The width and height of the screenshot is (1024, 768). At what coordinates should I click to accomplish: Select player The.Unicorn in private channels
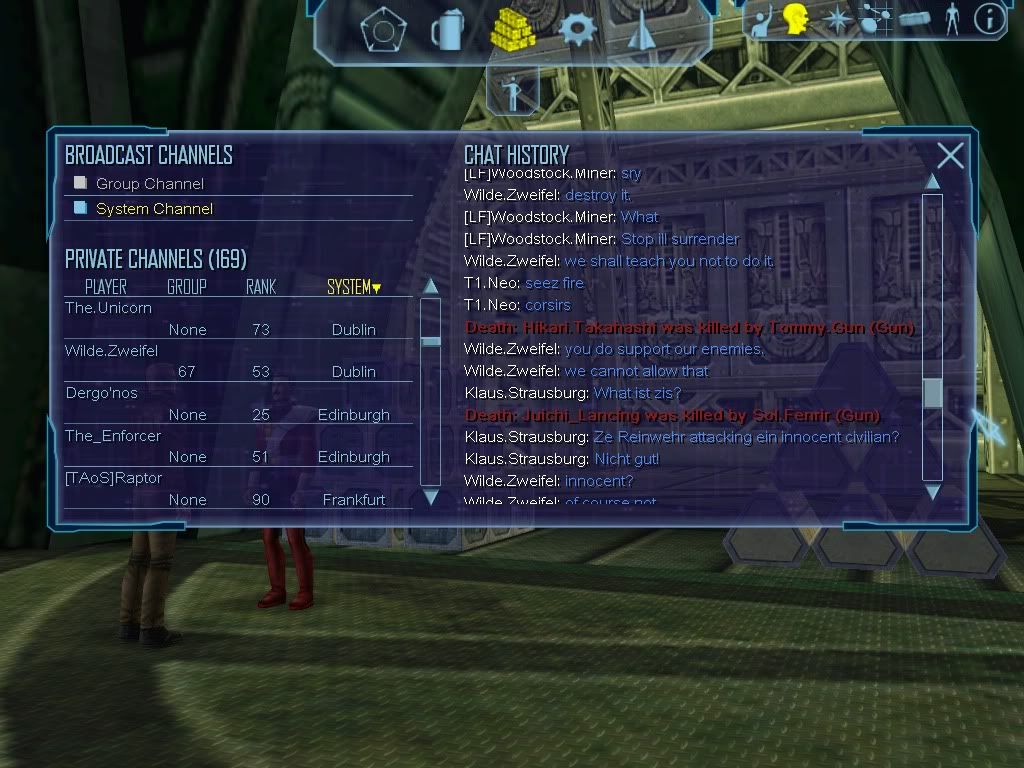109,308
